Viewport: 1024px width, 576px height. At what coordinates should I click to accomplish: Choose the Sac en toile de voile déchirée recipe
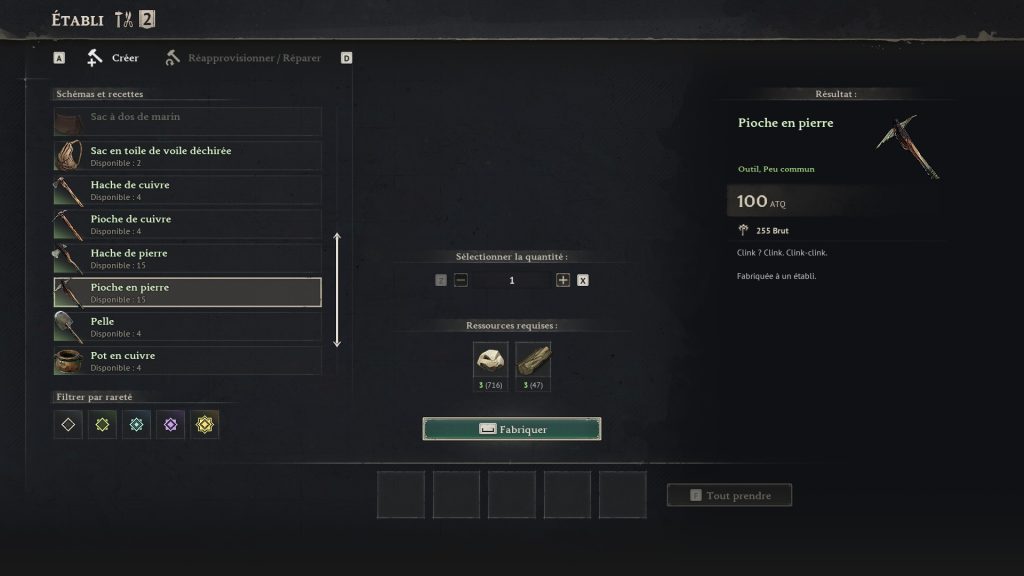pyautogui.click(x=187, y=156)
